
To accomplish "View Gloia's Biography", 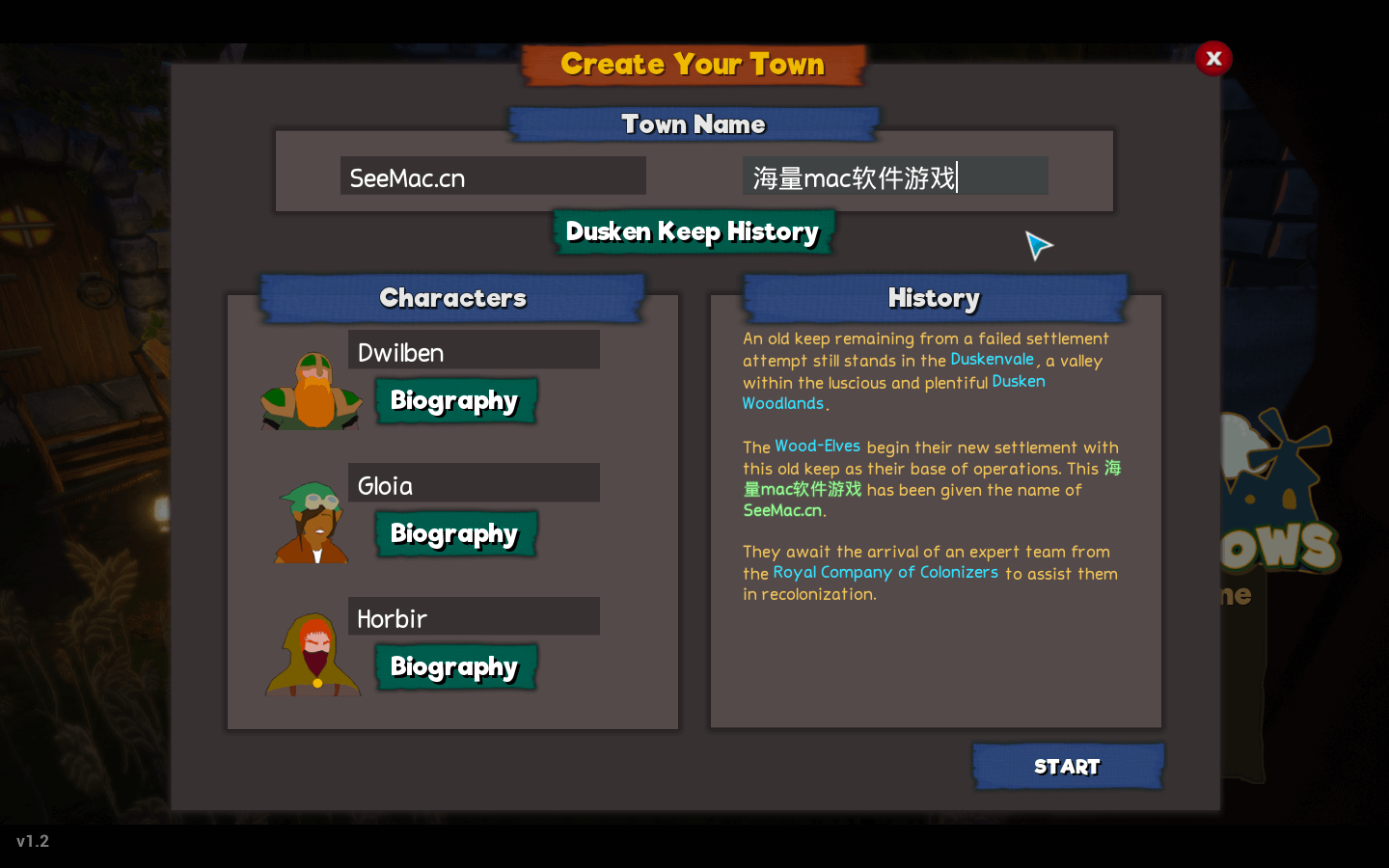I will point(454,533).
